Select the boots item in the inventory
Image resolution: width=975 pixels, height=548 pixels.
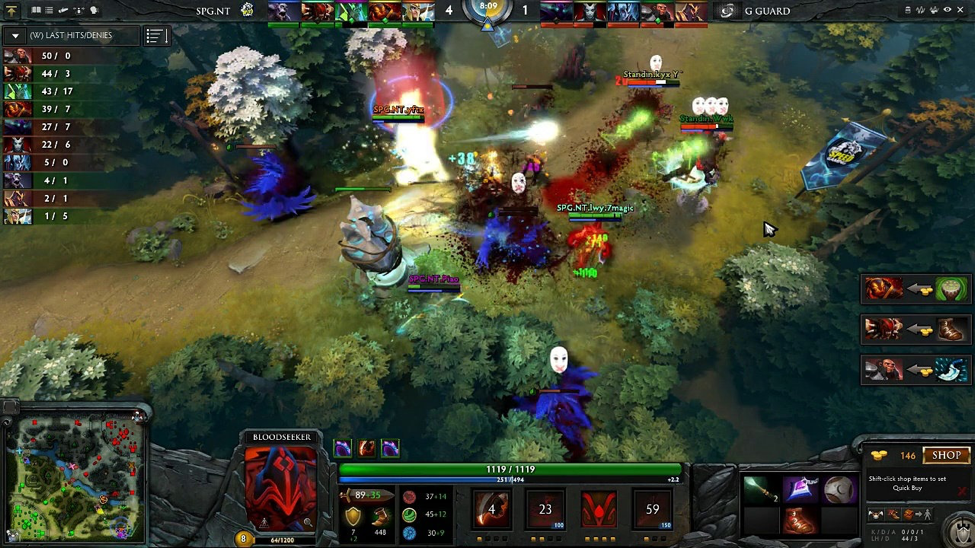click(799, 521)
